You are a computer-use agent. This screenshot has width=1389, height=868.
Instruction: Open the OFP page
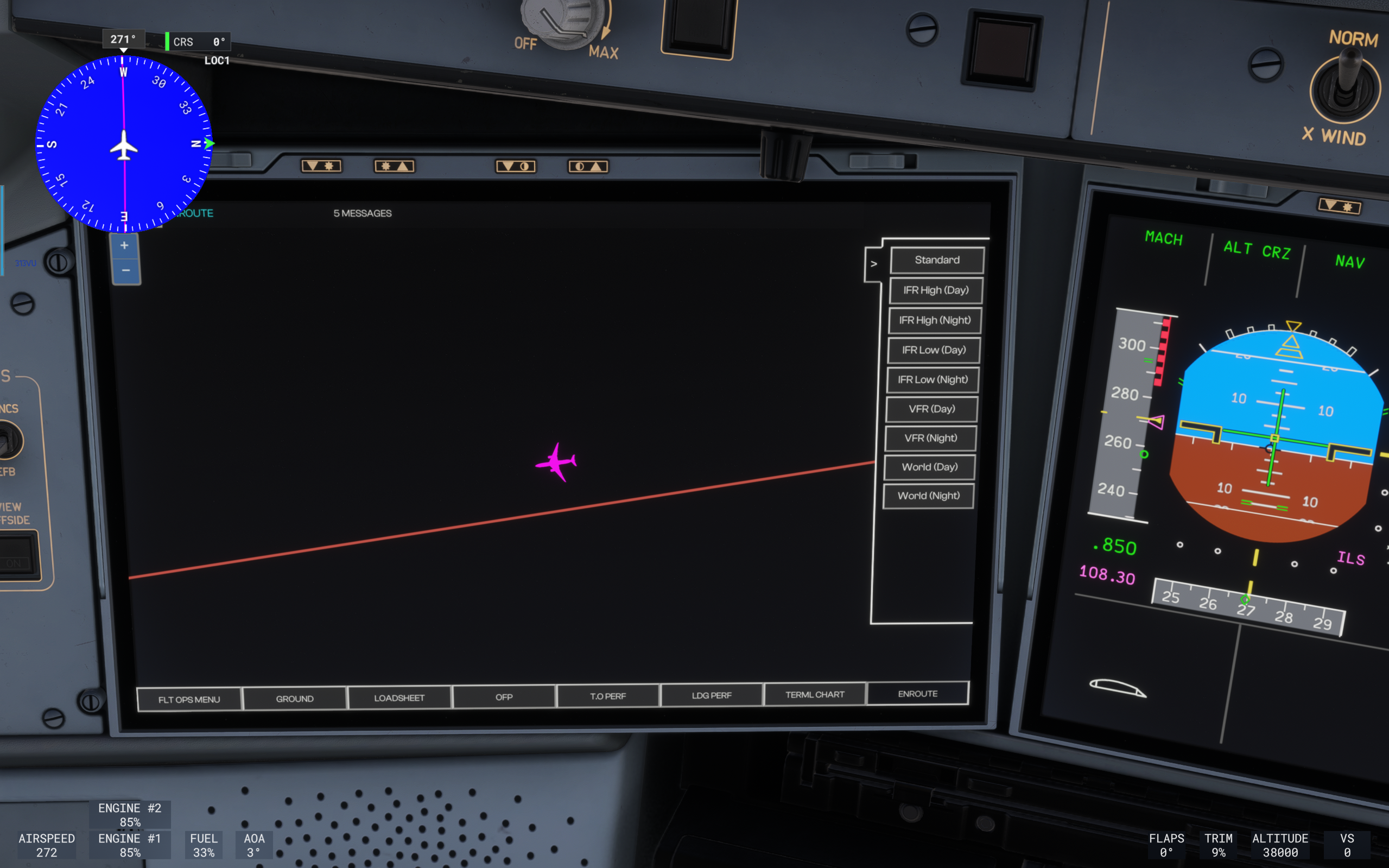(x=503, y=697)
